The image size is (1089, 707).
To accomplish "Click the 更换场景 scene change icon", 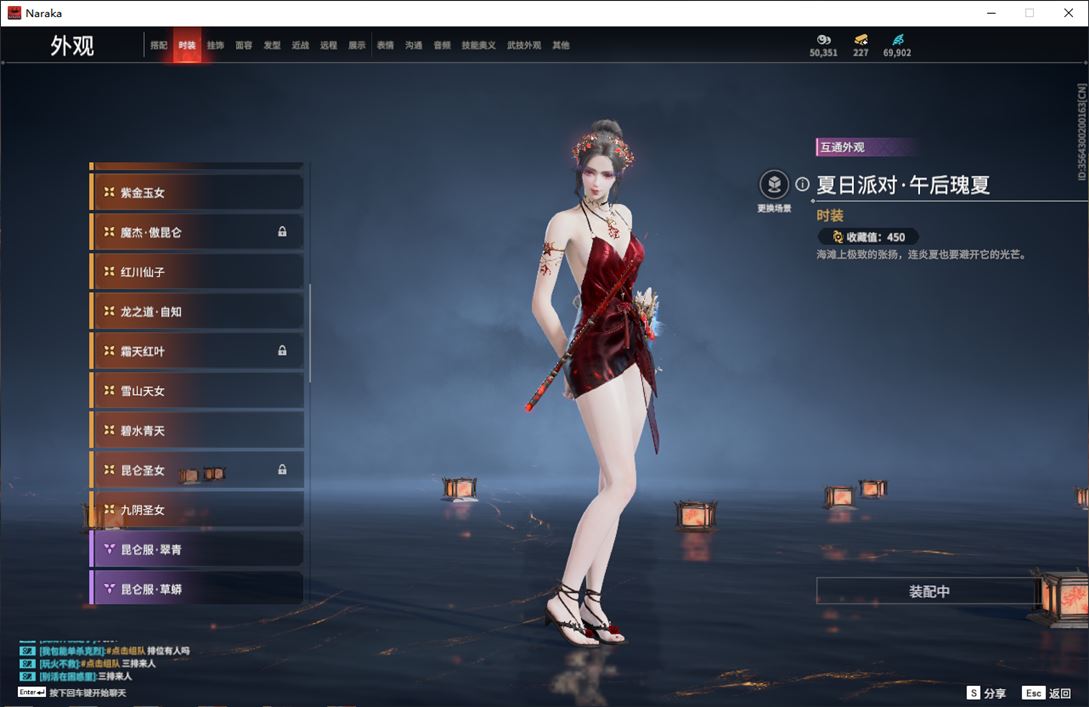I will pos(774,185).
